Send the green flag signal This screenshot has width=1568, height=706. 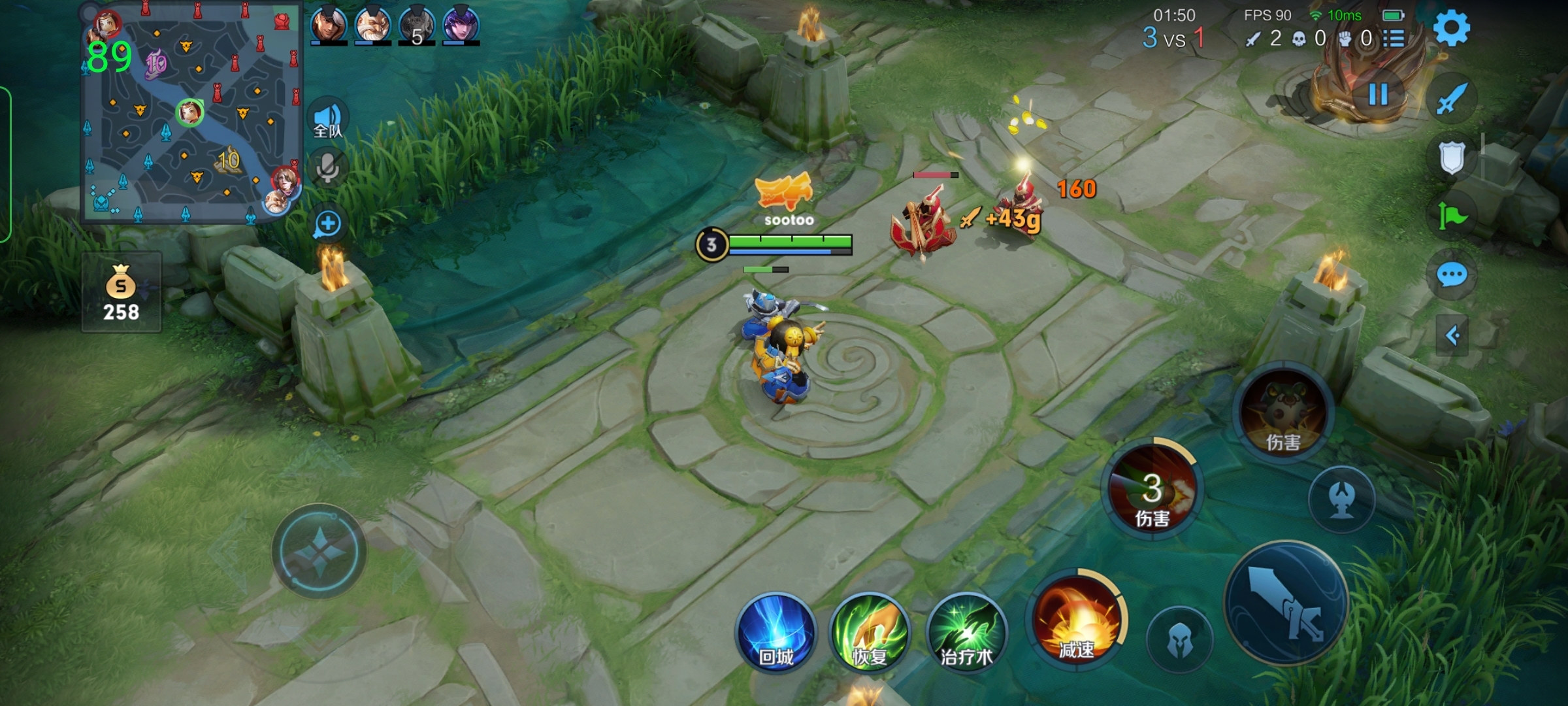[x=1452, y=216]
